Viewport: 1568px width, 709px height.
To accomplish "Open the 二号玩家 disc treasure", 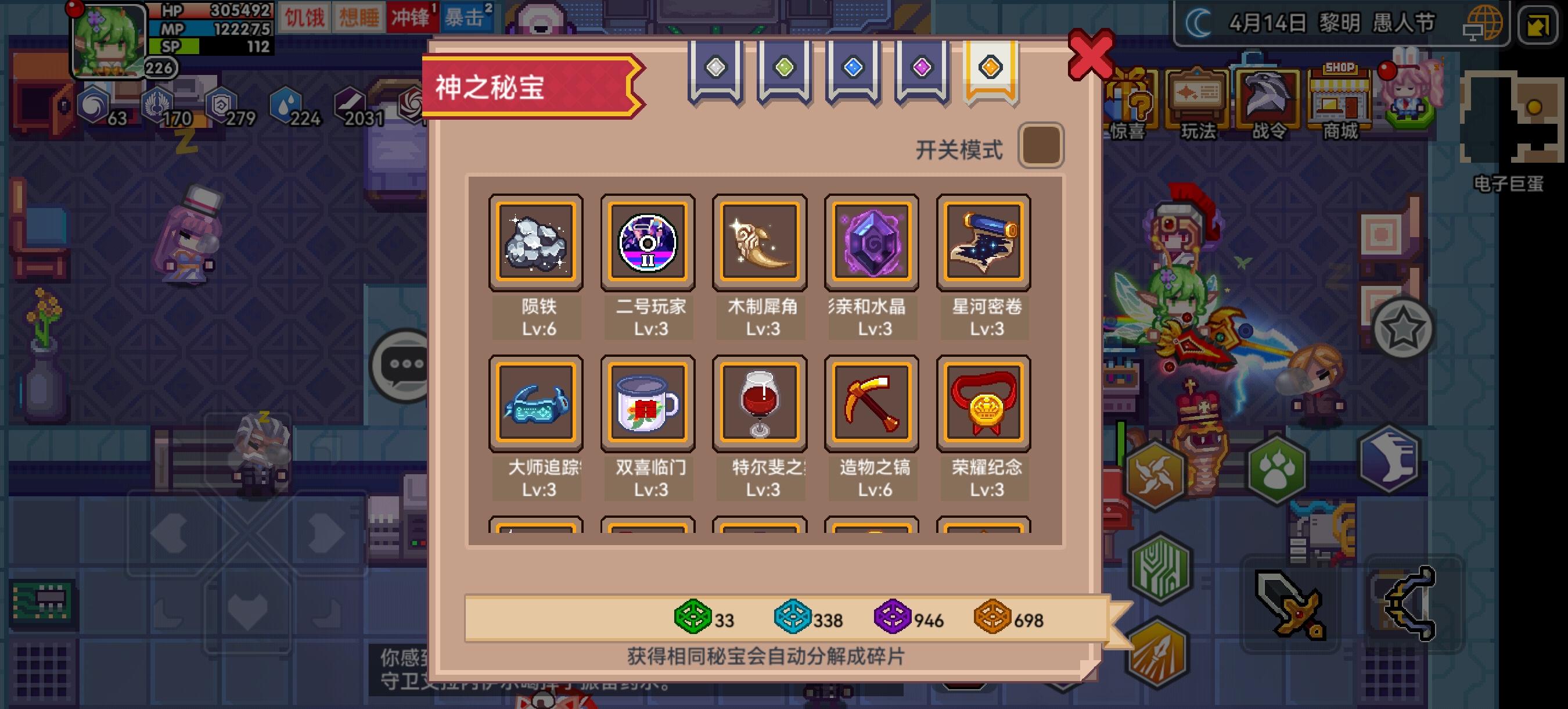I will tap(648, 242).
